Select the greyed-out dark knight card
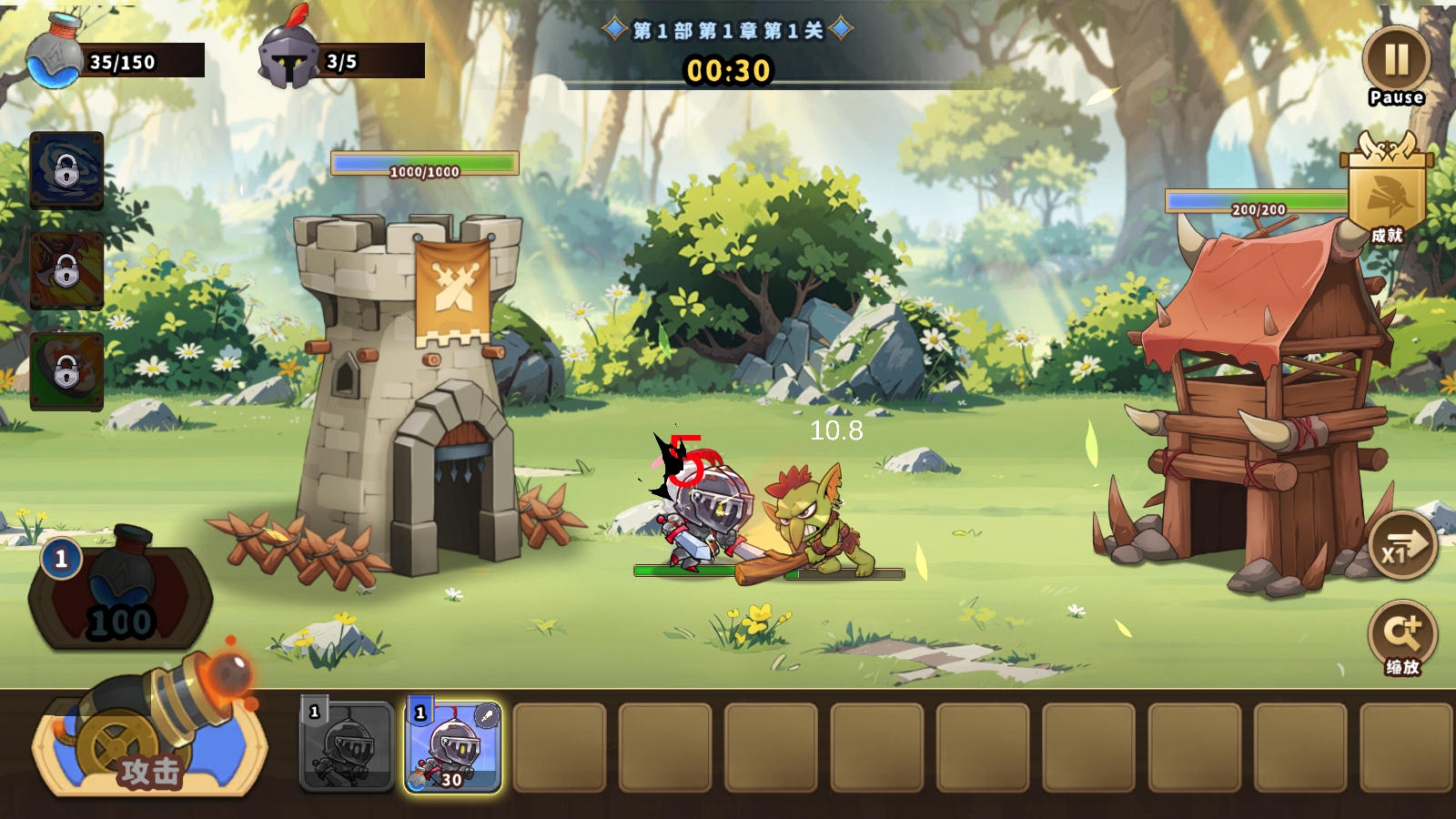 [347, 746]
